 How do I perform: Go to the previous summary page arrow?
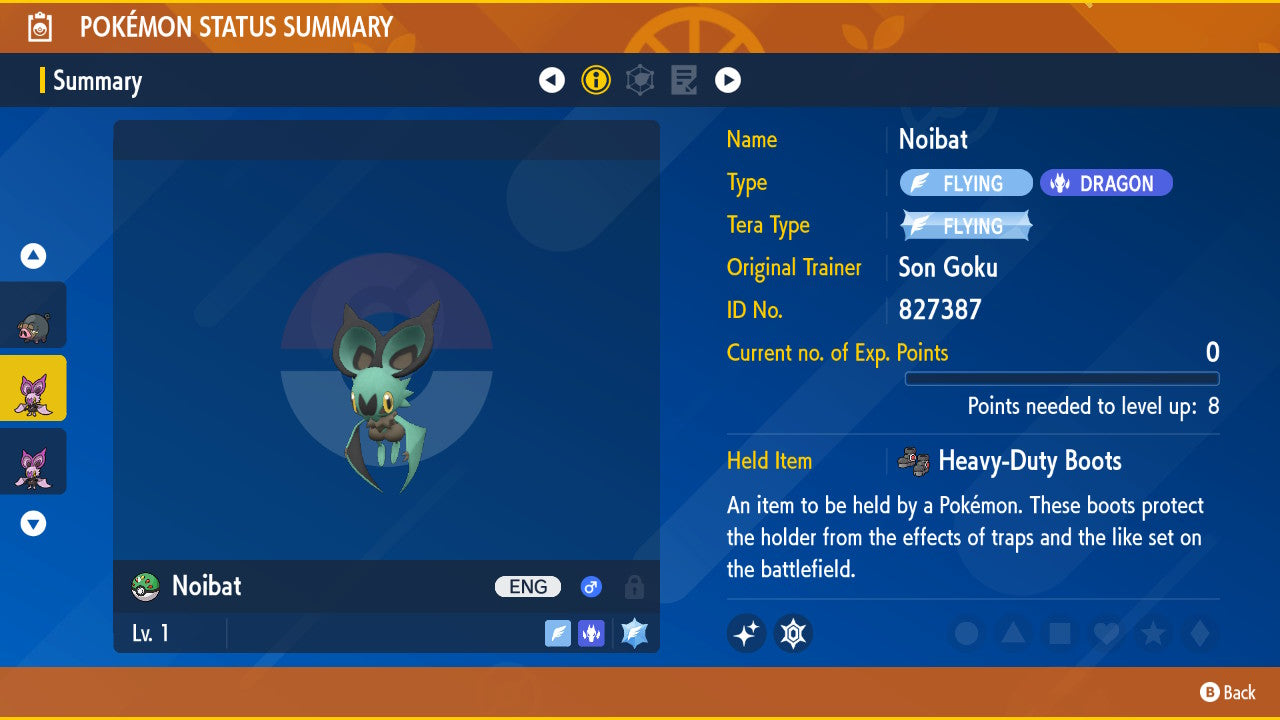point(552,80)
